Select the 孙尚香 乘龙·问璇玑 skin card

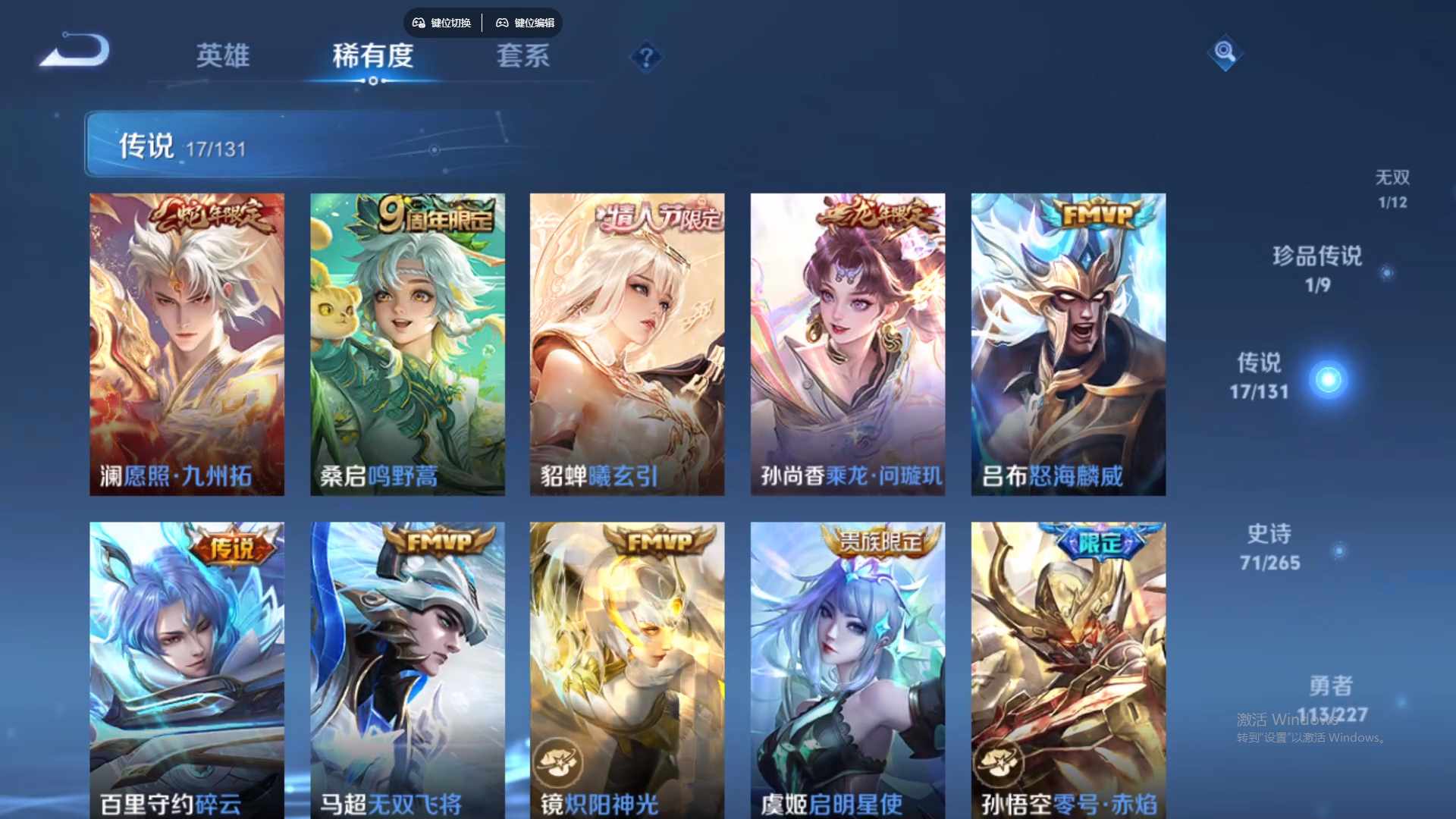coord(848,344)
